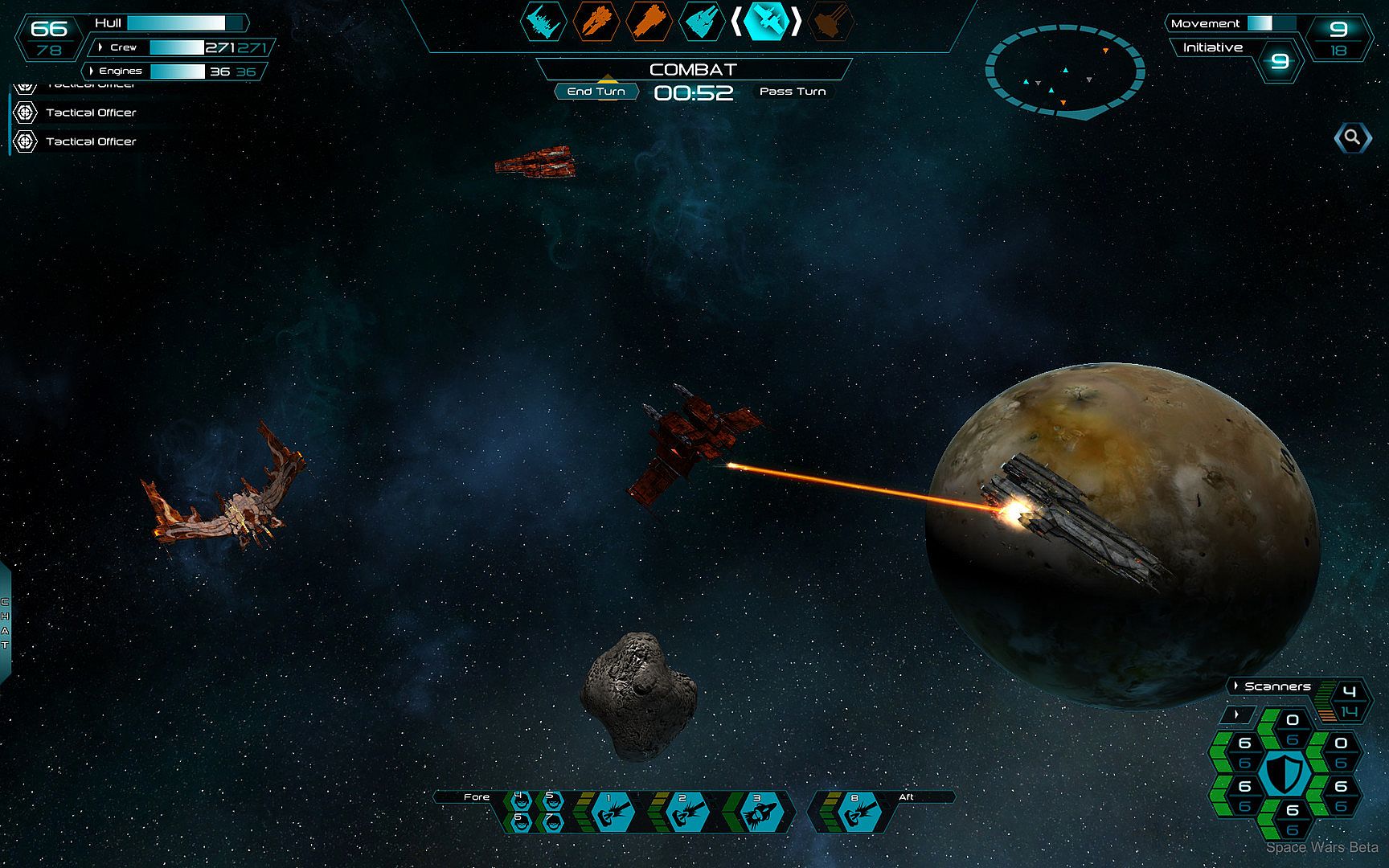The width and height of the screenshot is (1389, 868).
Task: Click the oval tactical minimap
Action: pos(1065,72)
